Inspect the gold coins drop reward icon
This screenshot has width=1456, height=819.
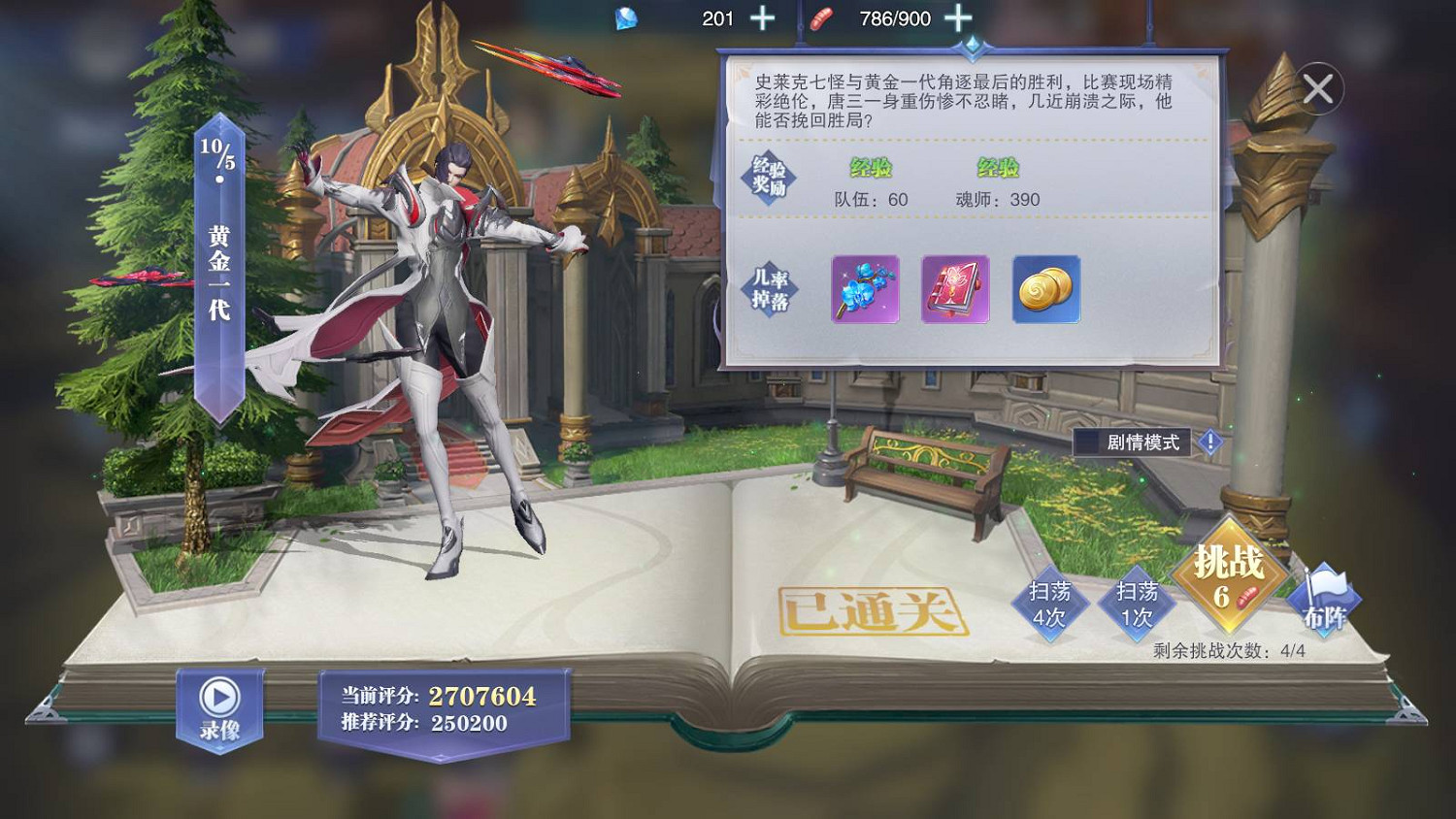[1045, 290]
